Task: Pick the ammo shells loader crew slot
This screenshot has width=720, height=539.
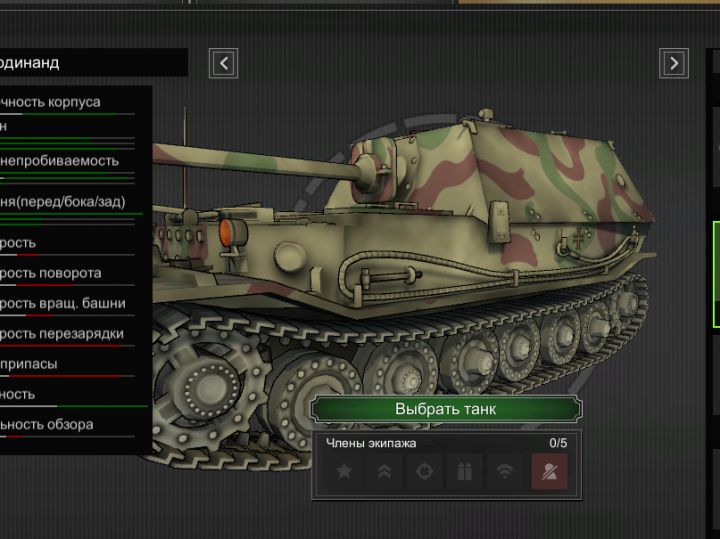Action: click(x=464, y=472)
